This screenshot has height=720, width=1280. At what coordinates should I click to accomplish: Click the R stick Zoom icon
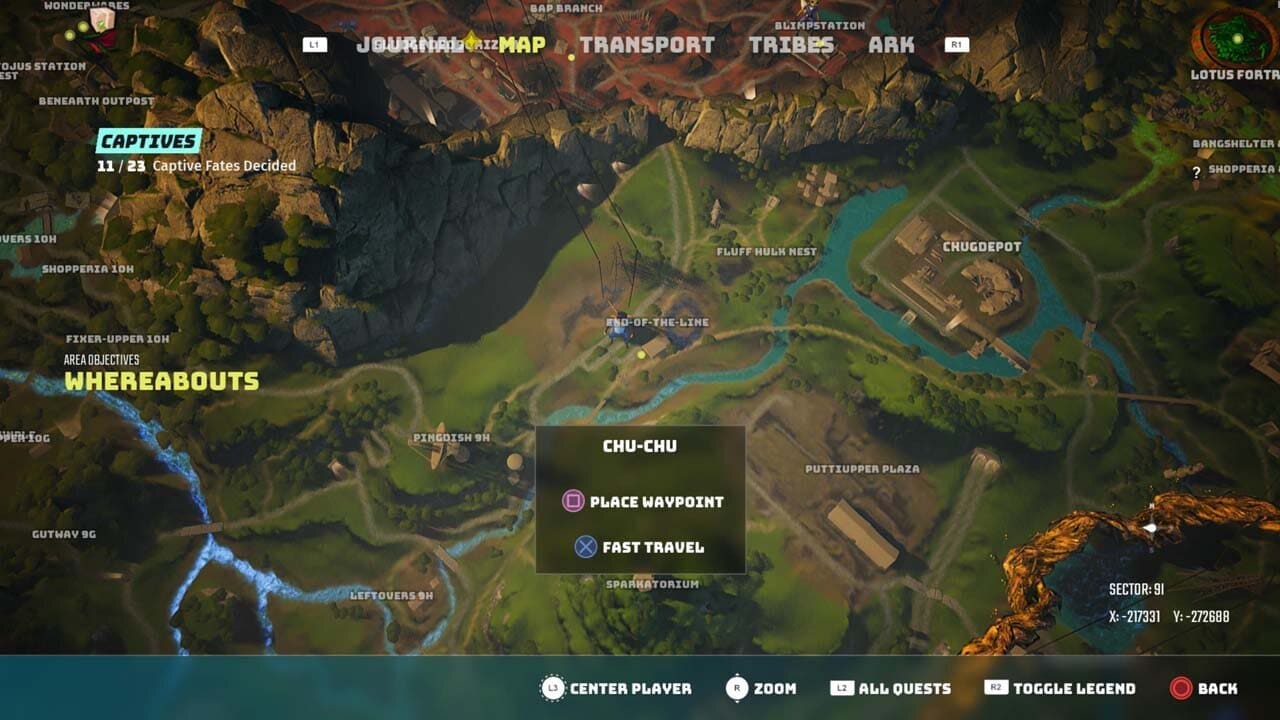point(736,689)
